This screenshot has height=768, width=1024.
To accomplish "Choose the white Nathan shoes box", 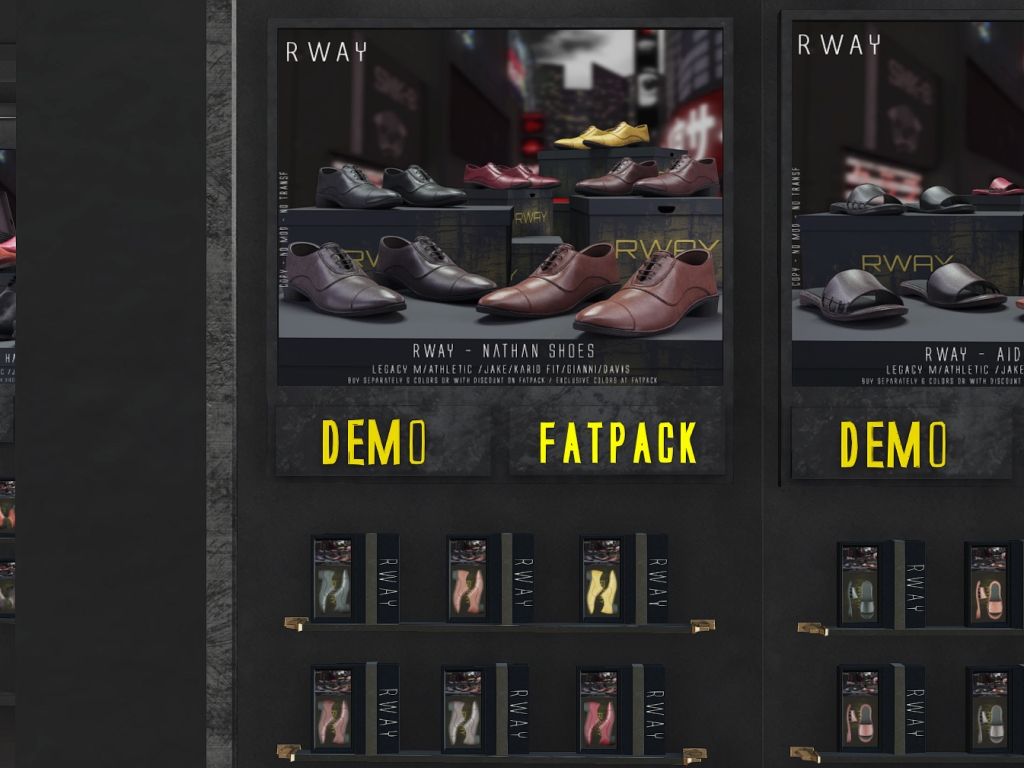I will point(465,710).
